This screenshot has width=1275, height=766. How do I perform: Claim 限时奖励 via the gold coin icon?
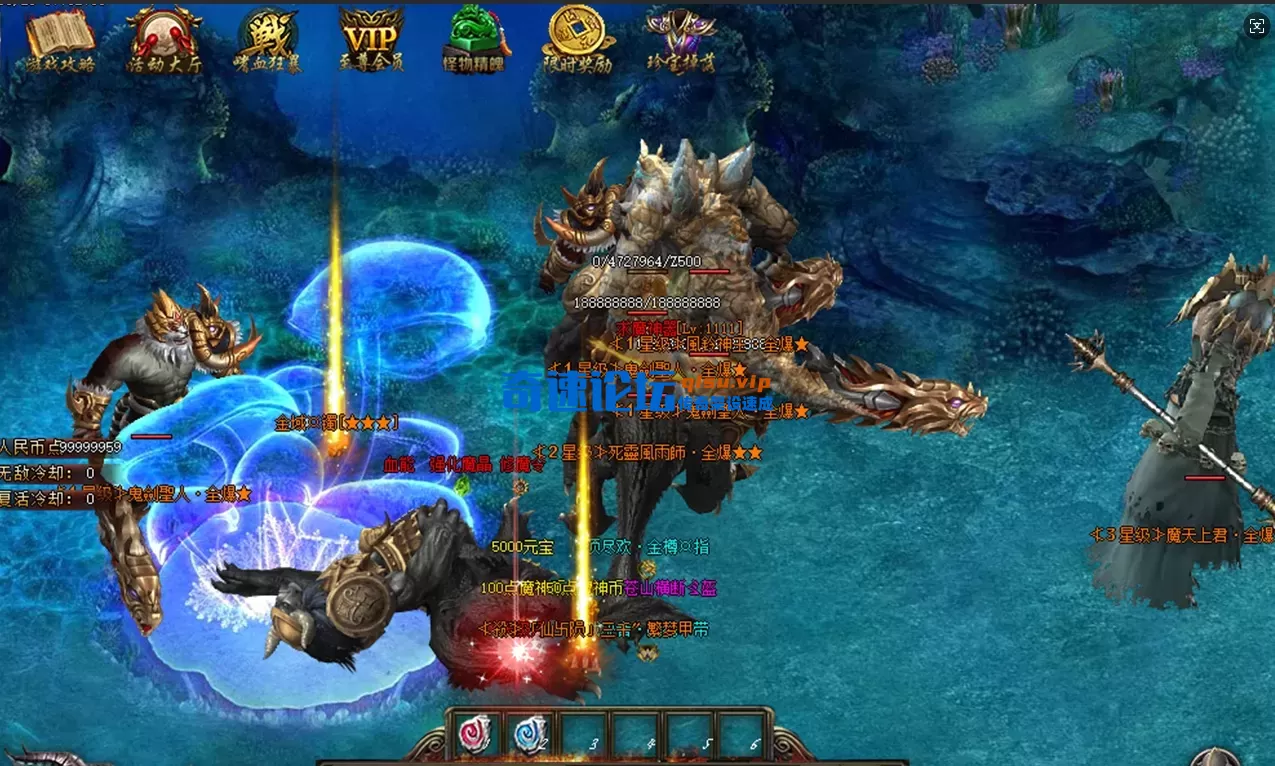coord(579,39)
